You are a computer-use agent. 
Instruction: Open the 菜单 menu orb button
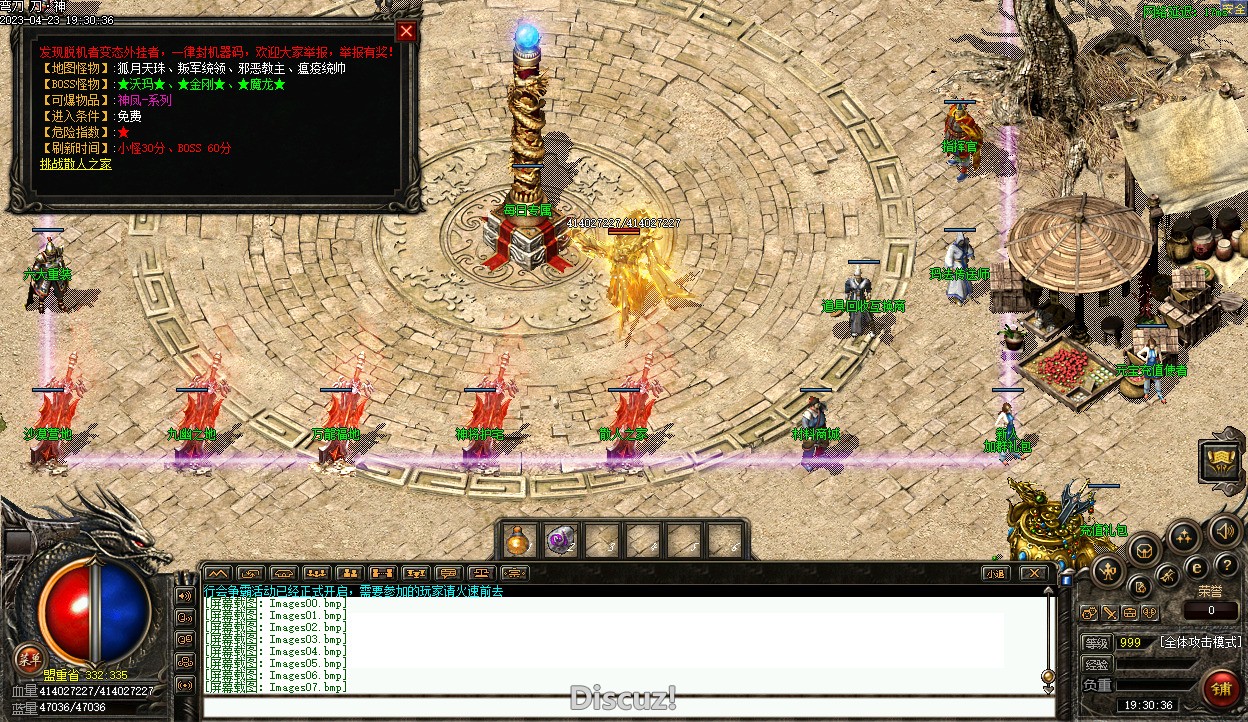28,658
